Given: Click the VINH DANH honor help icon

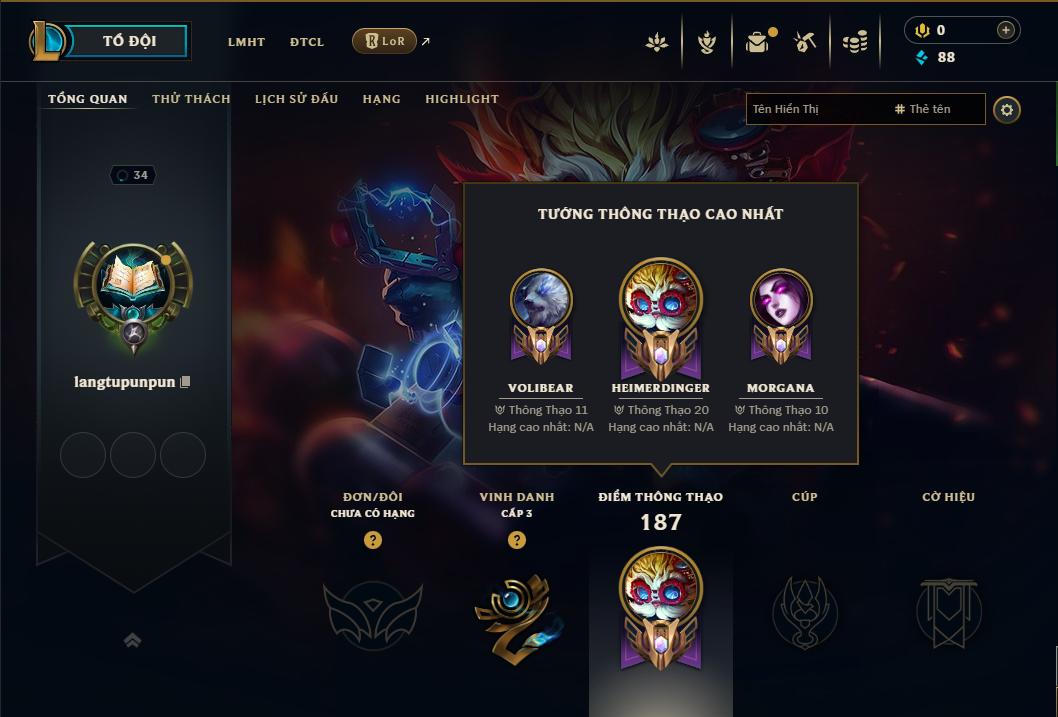Looking at the screenshot, I should [517, 540].
